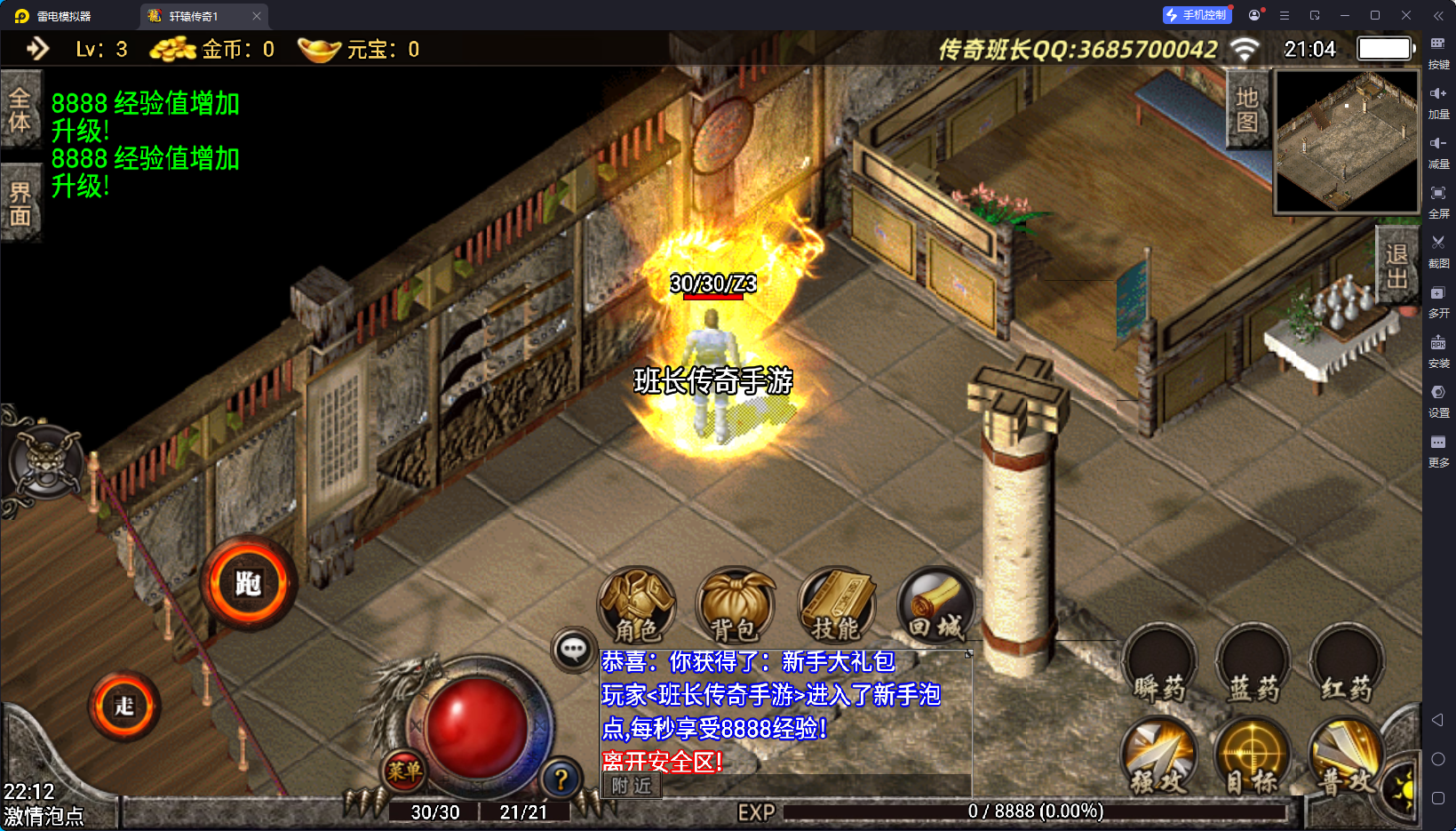Use the 蓝药 mana potion slot
This screenshot has height=831, width=1456.
coord(1253,667)
